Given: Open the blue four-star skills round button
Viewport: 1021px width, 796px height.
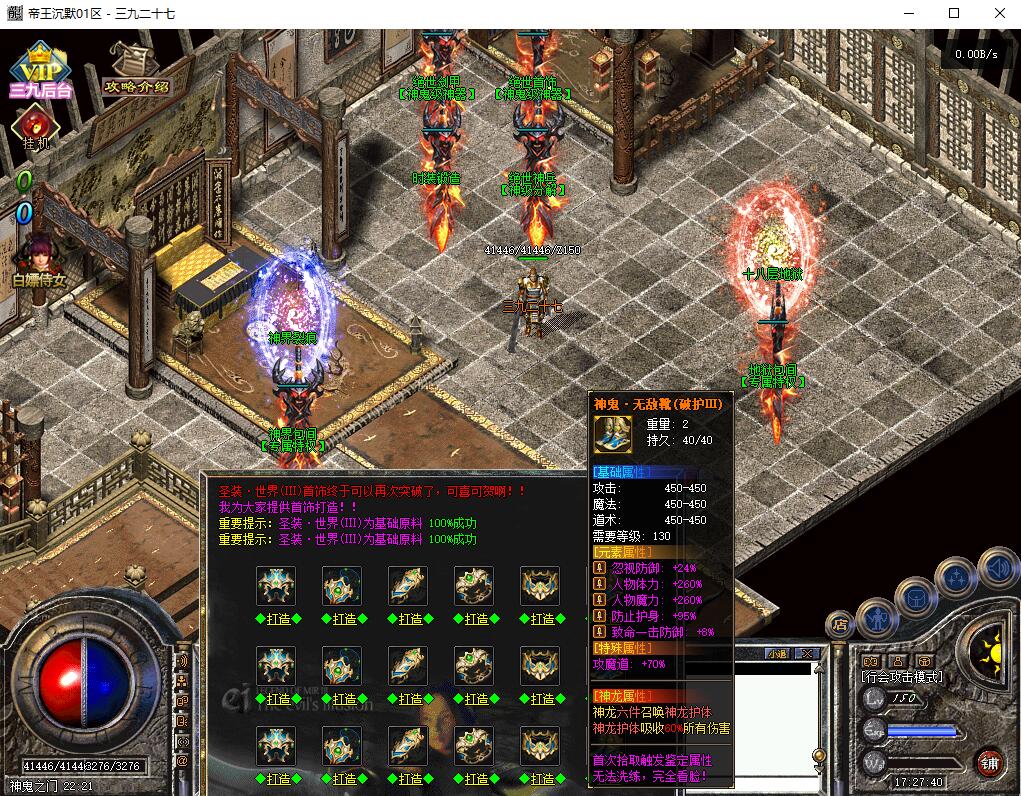Looking at the screenshot, I should click(957, 577).
